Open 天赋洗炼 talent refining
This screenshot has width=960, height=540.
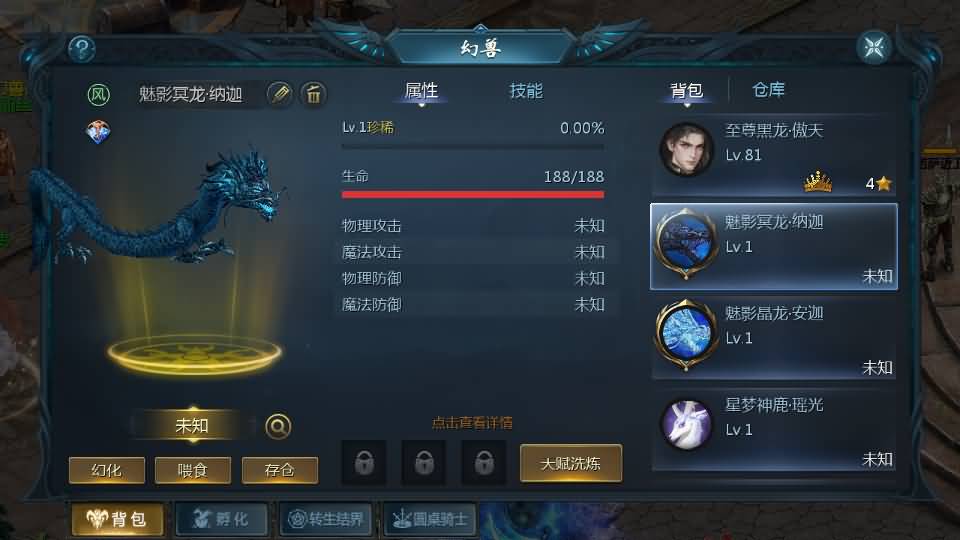(571, 463)
